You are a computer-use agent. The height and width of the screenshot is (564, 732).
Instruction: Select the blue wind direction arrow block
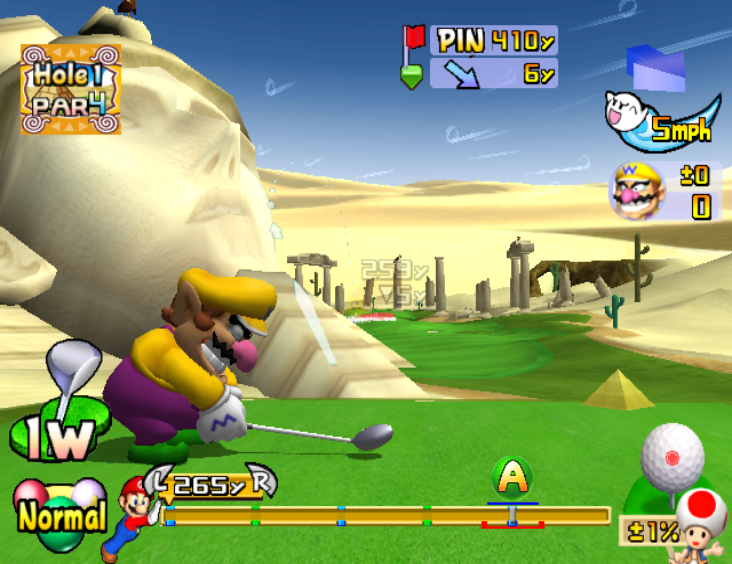coord(655,67)
